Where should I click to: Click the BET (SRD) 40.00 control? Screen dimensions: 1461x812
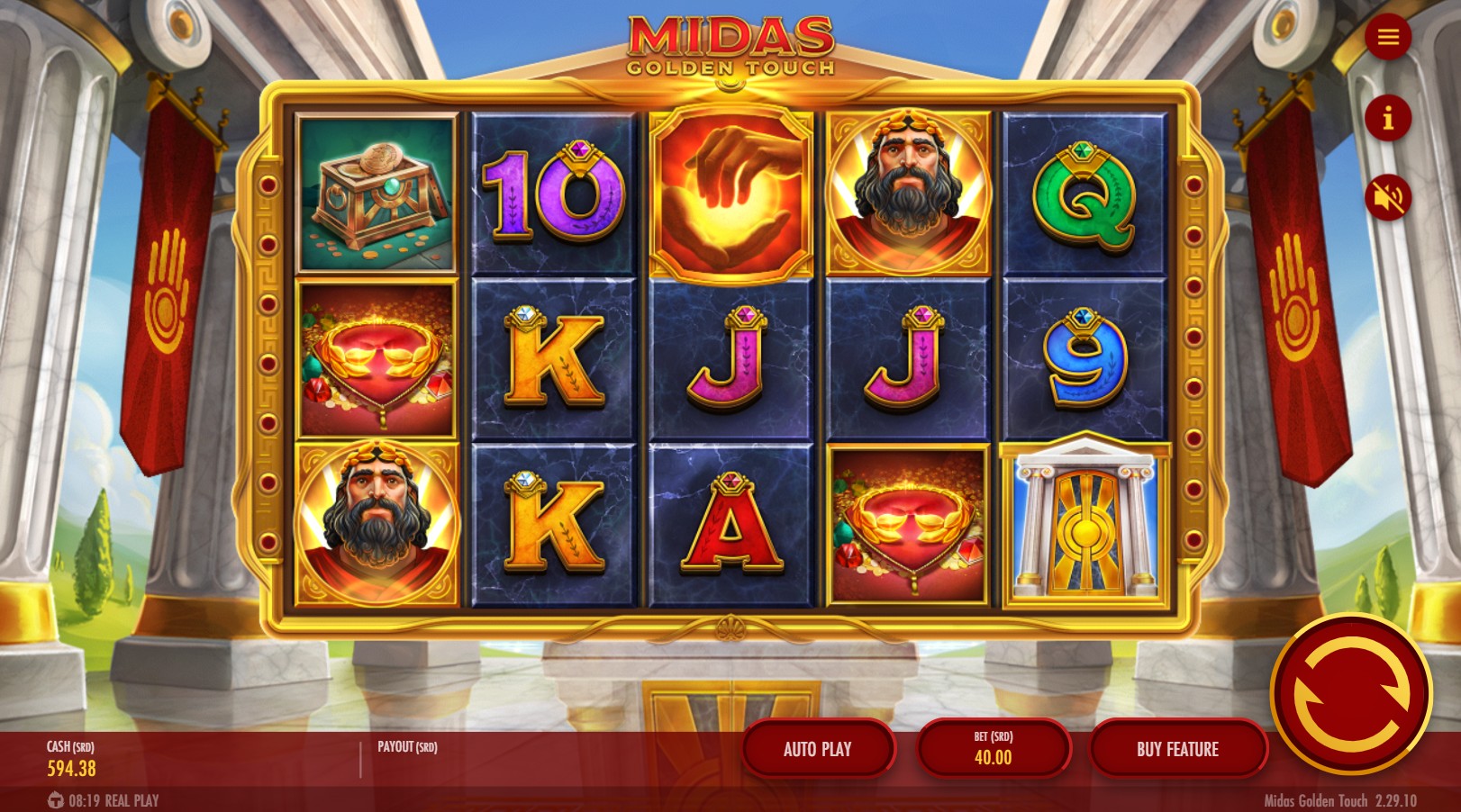point(994,748)
